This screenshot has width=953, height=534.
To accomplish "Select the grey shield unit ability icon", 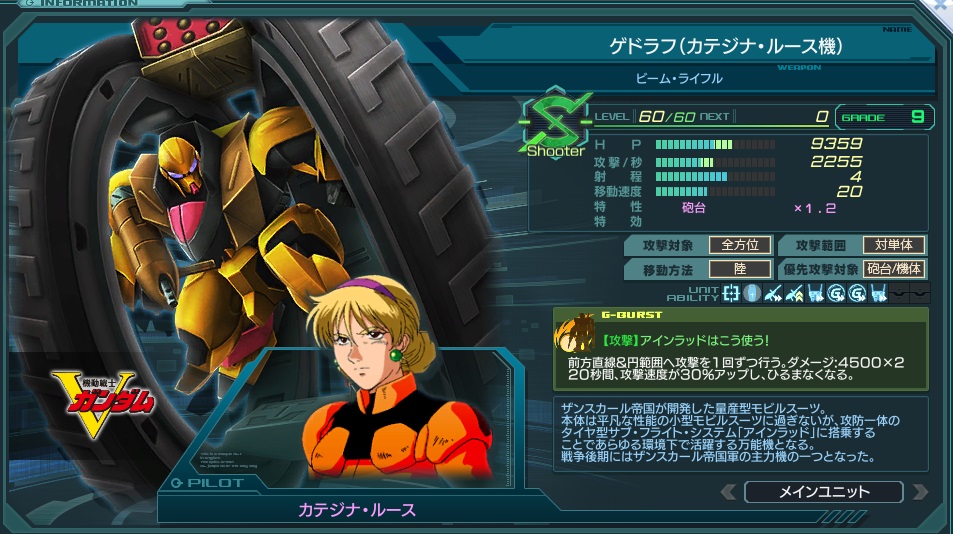I will (754, 293).
